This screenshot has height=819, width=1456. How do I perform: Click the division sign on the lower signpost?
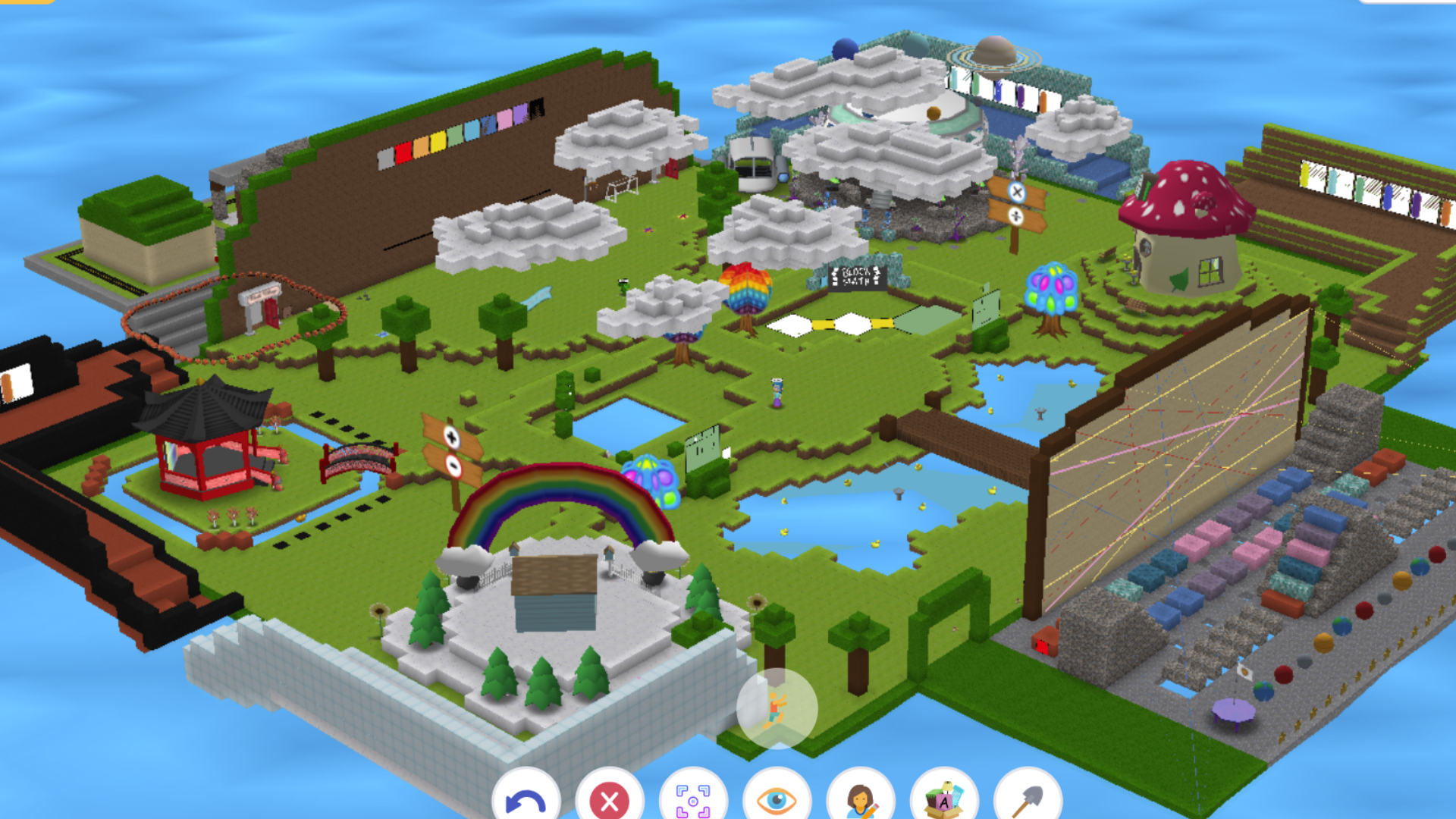(x=1015, y=217)
